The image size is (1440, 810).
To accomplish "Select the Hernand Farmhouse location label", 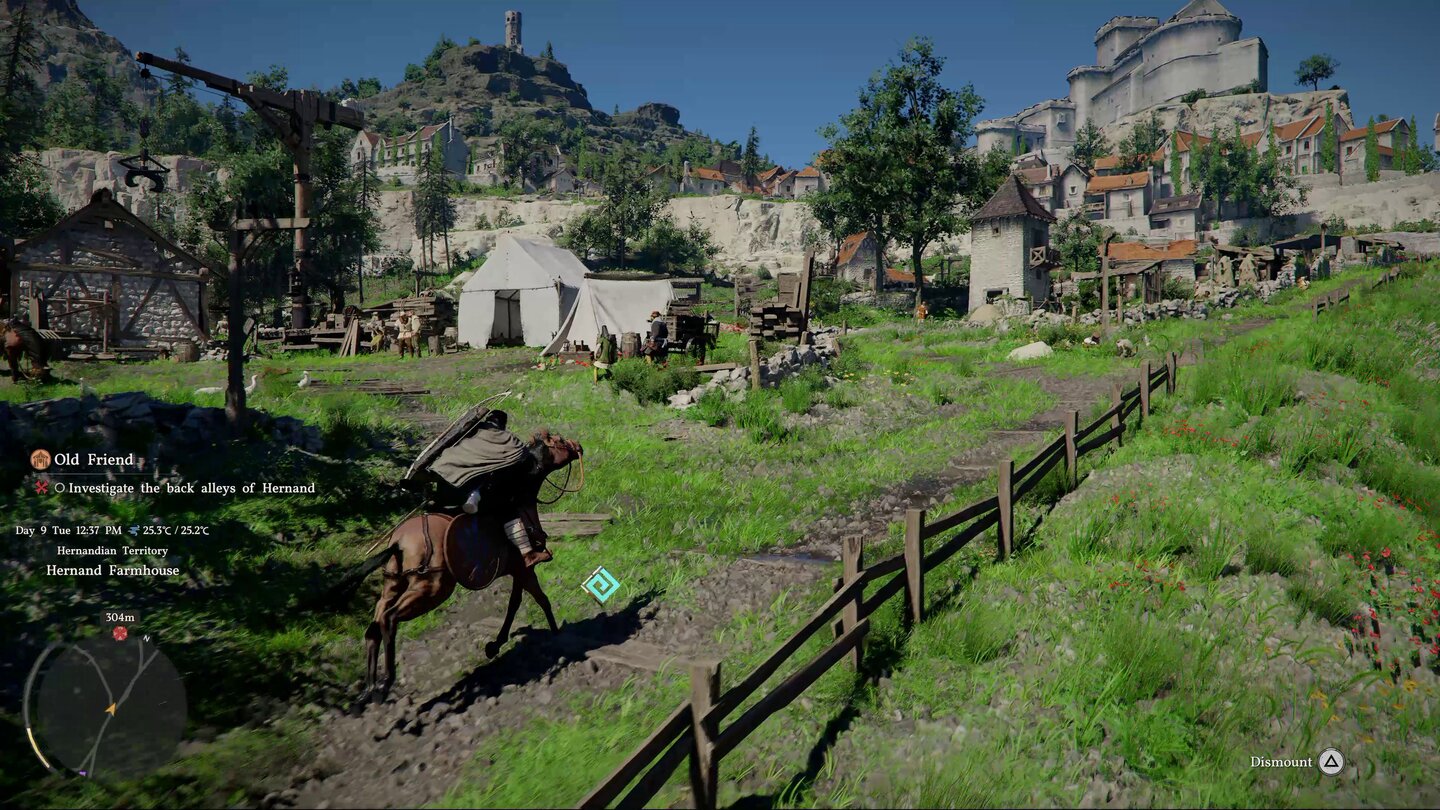I will click(112, 570).
